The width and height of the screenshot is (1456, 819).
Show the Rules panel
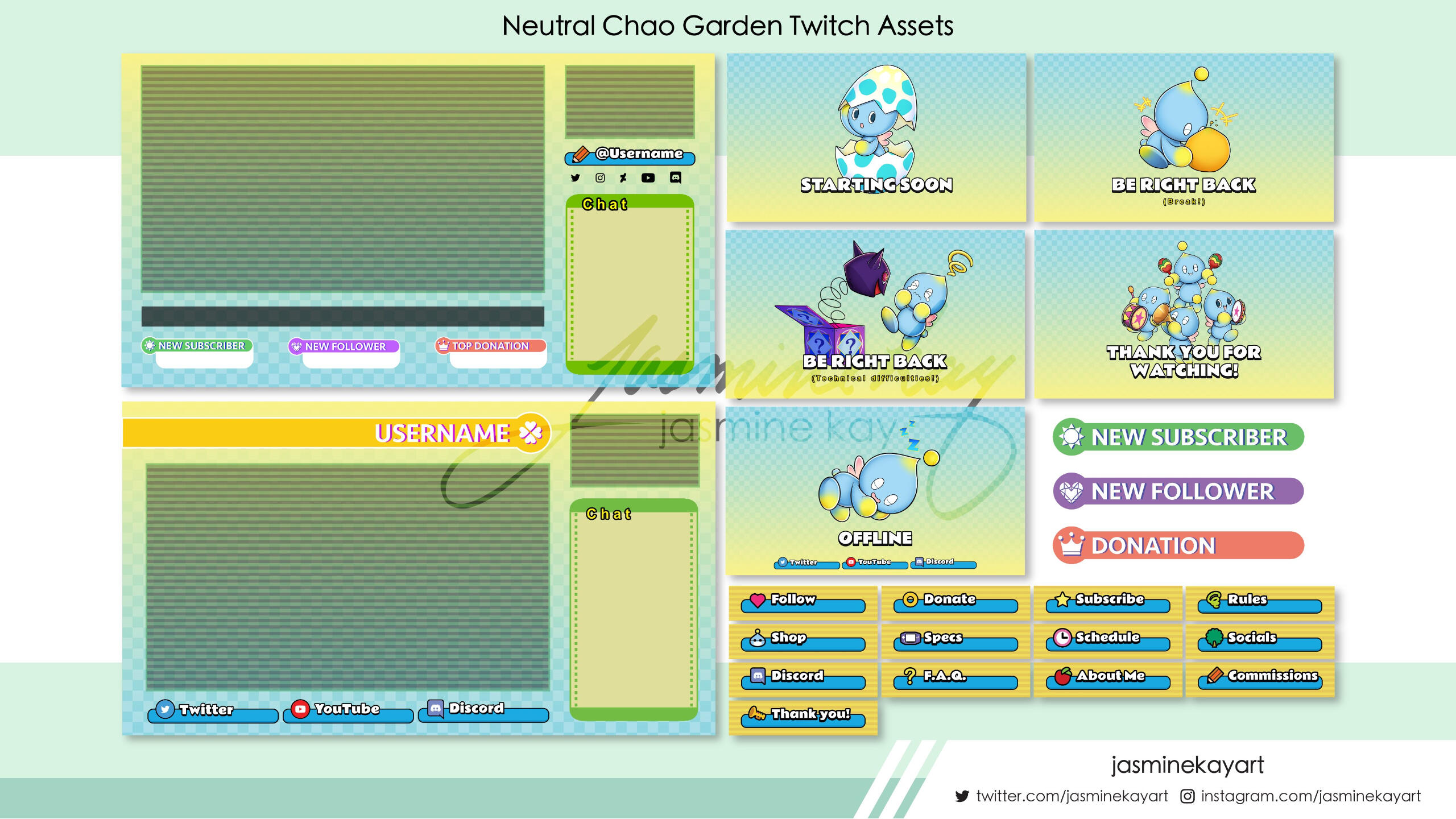coord(1259,602)
